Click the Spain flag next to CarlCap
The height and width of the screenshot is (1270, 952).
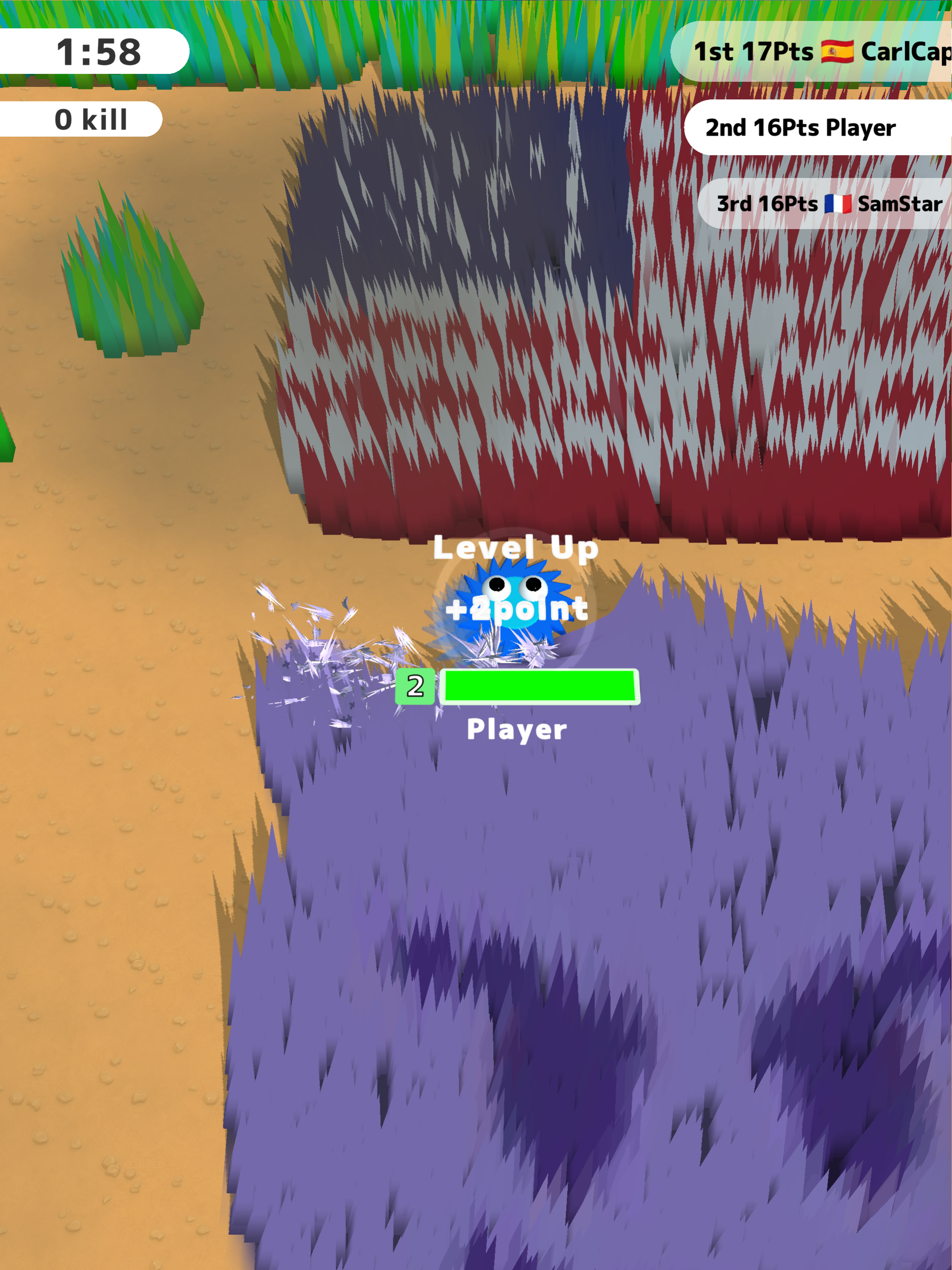(x=838, y=51)
